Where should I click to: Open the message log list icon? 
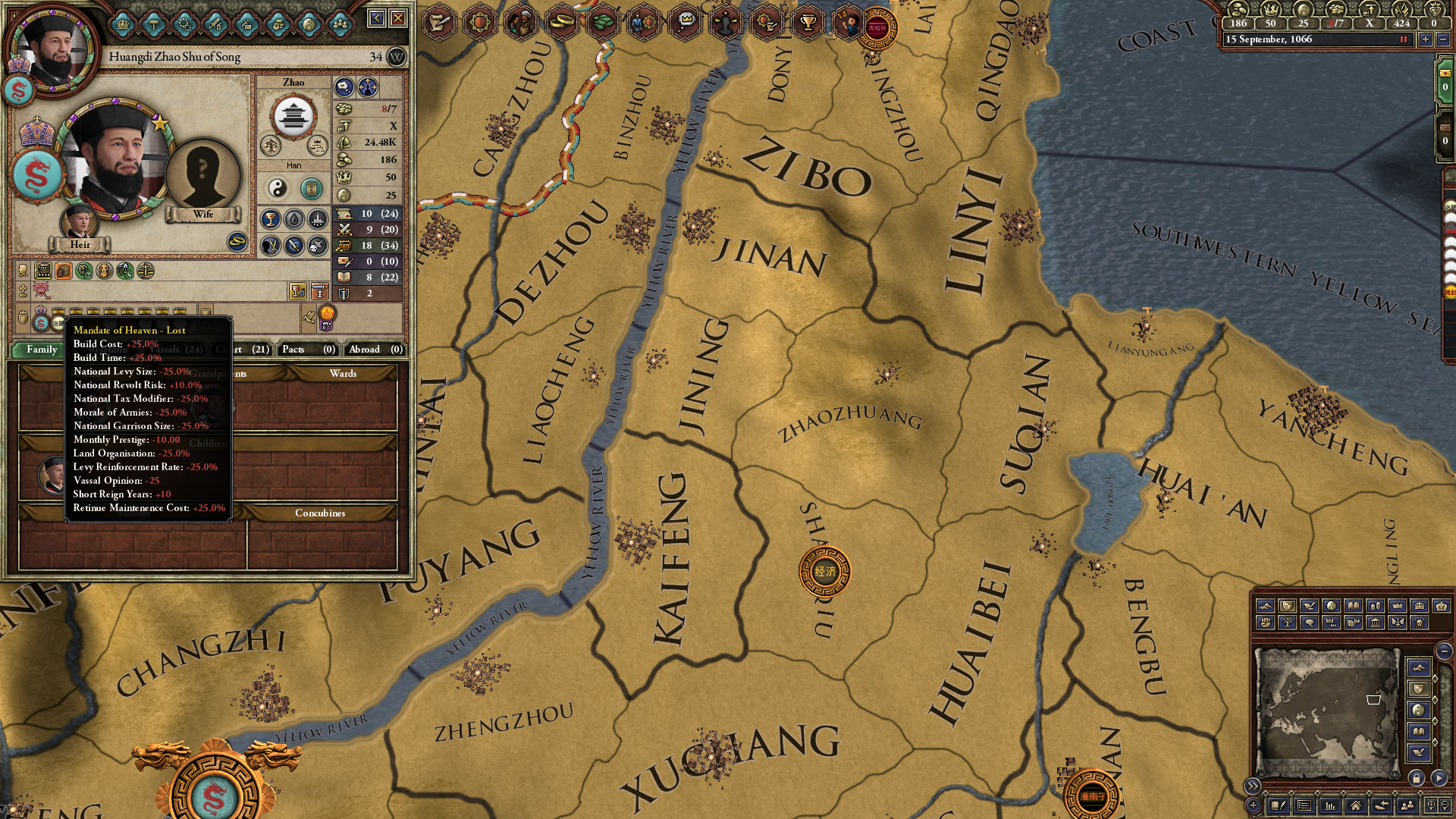pyautogui.click(x=1305, y=805)
